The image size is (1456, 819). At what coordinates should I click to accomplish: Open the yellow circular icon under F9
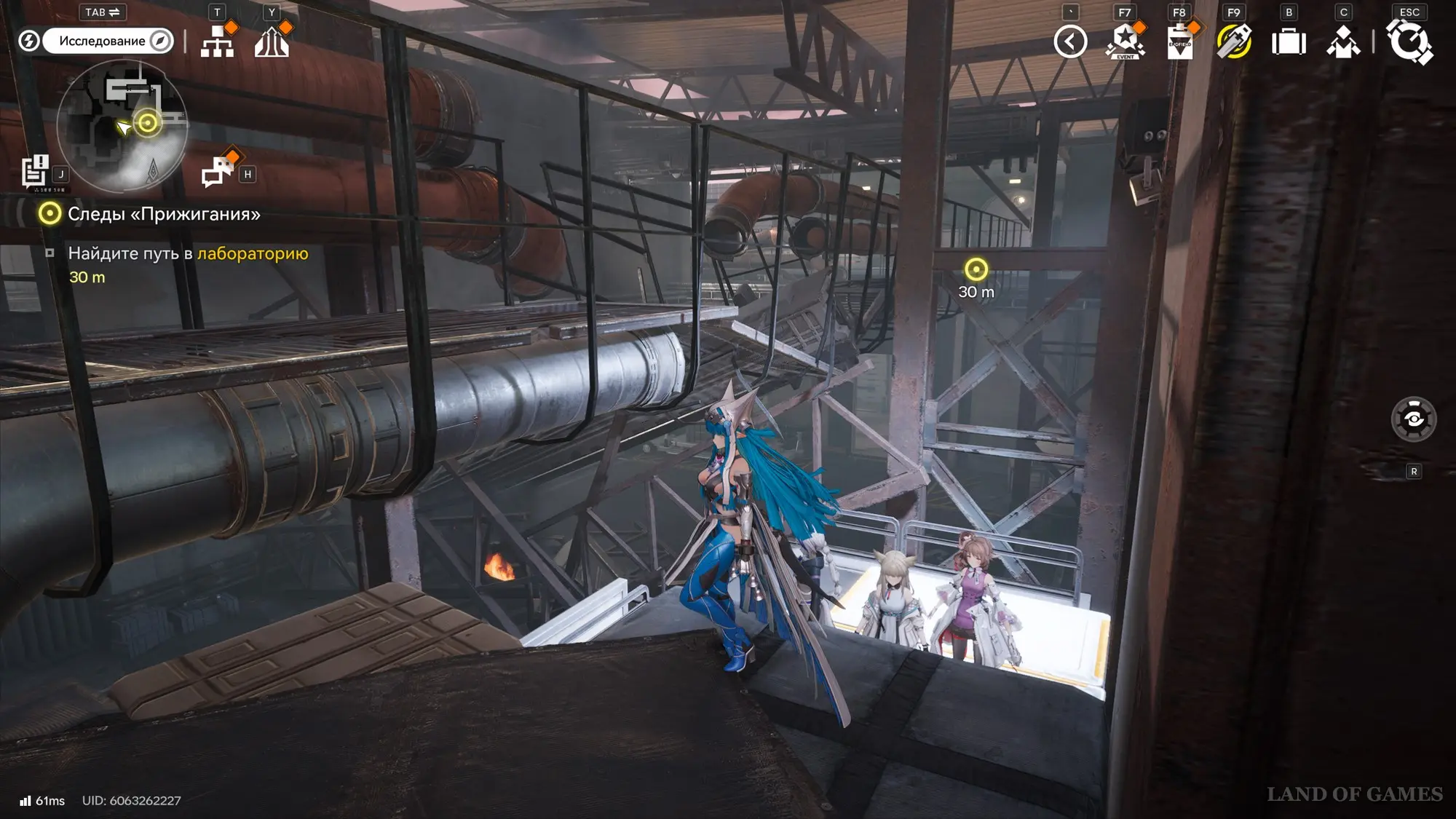pos(1234,41)
